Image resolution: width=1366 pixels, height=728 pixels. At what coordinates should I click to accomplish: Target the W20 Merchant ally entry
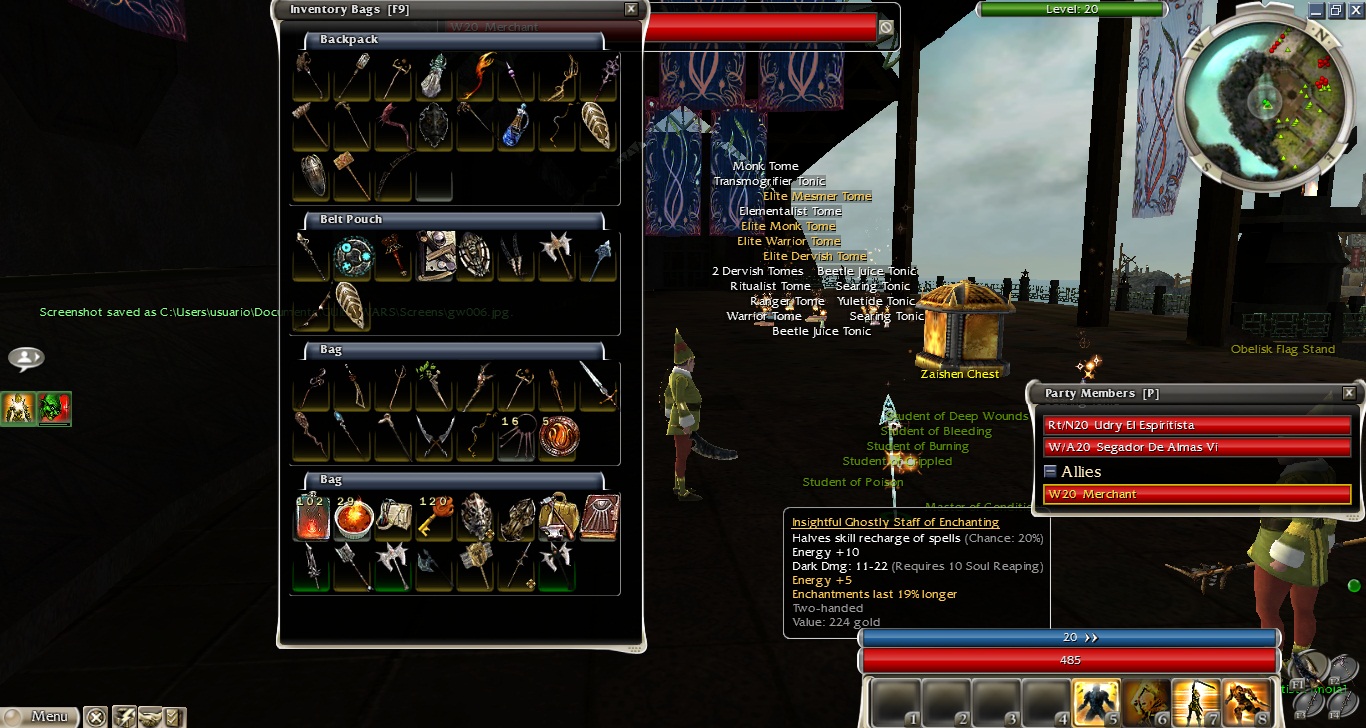point(1196,494)
